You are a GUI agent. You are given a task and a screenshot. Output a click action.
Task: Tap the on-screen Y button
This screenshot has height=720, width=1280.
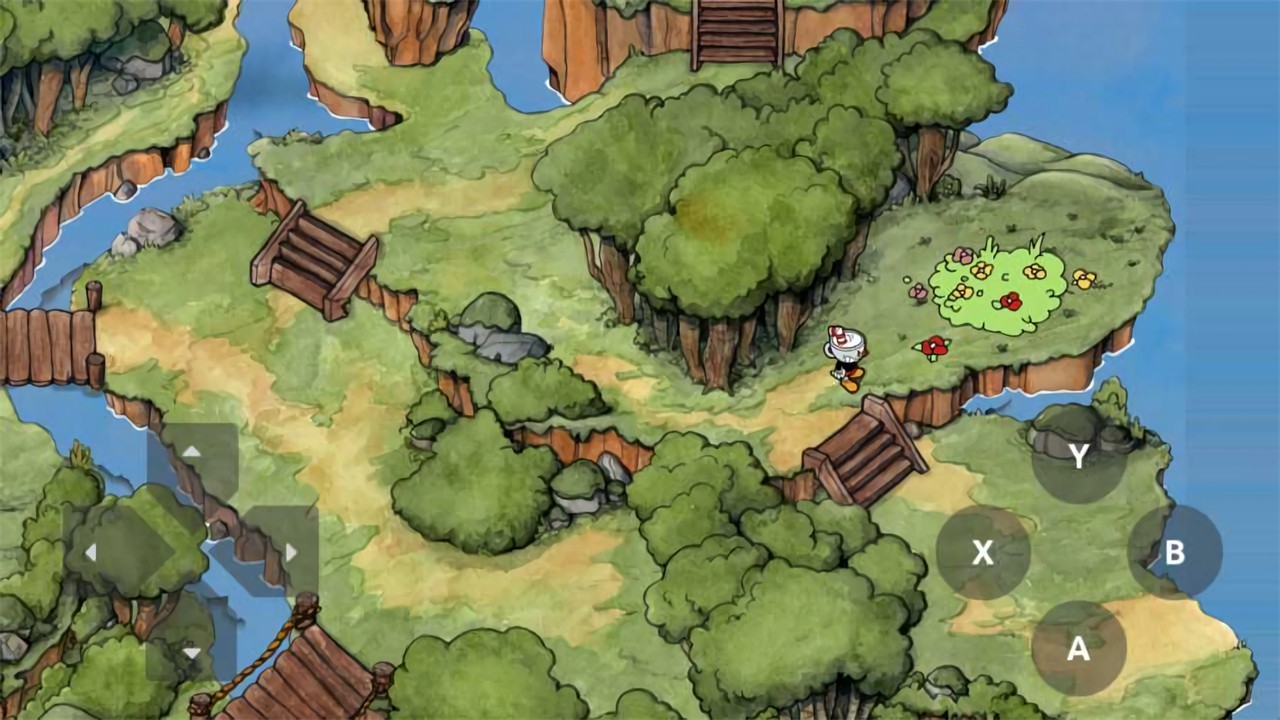point(1078,456)
